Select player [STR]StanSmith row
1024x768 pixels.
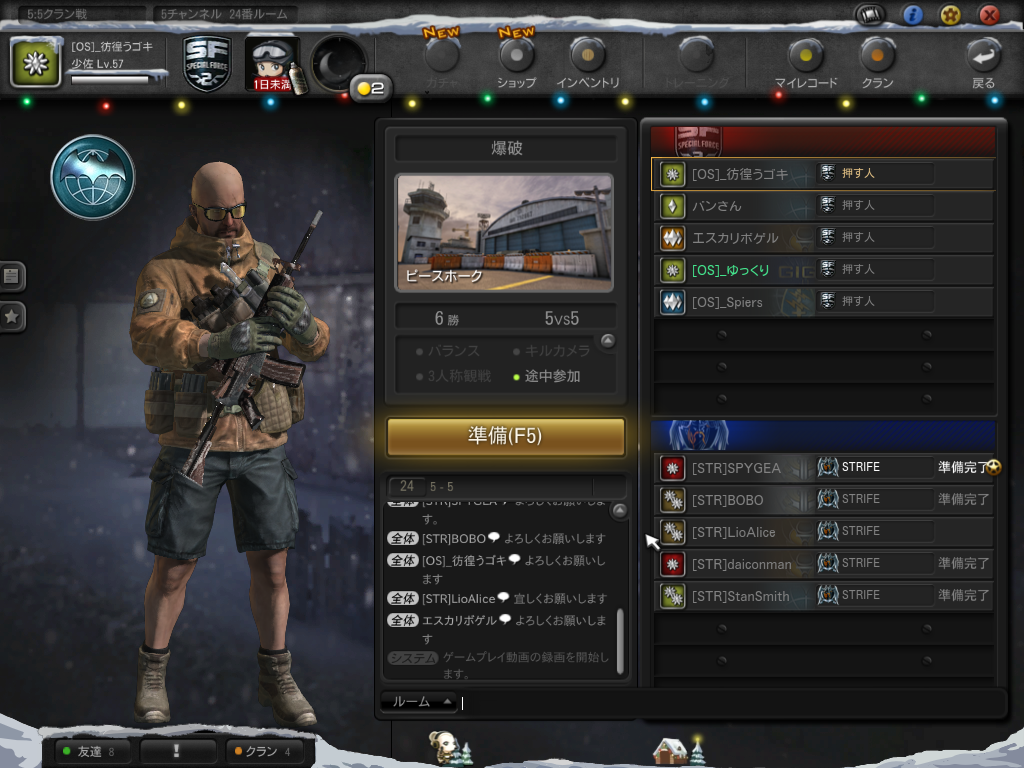740,596
